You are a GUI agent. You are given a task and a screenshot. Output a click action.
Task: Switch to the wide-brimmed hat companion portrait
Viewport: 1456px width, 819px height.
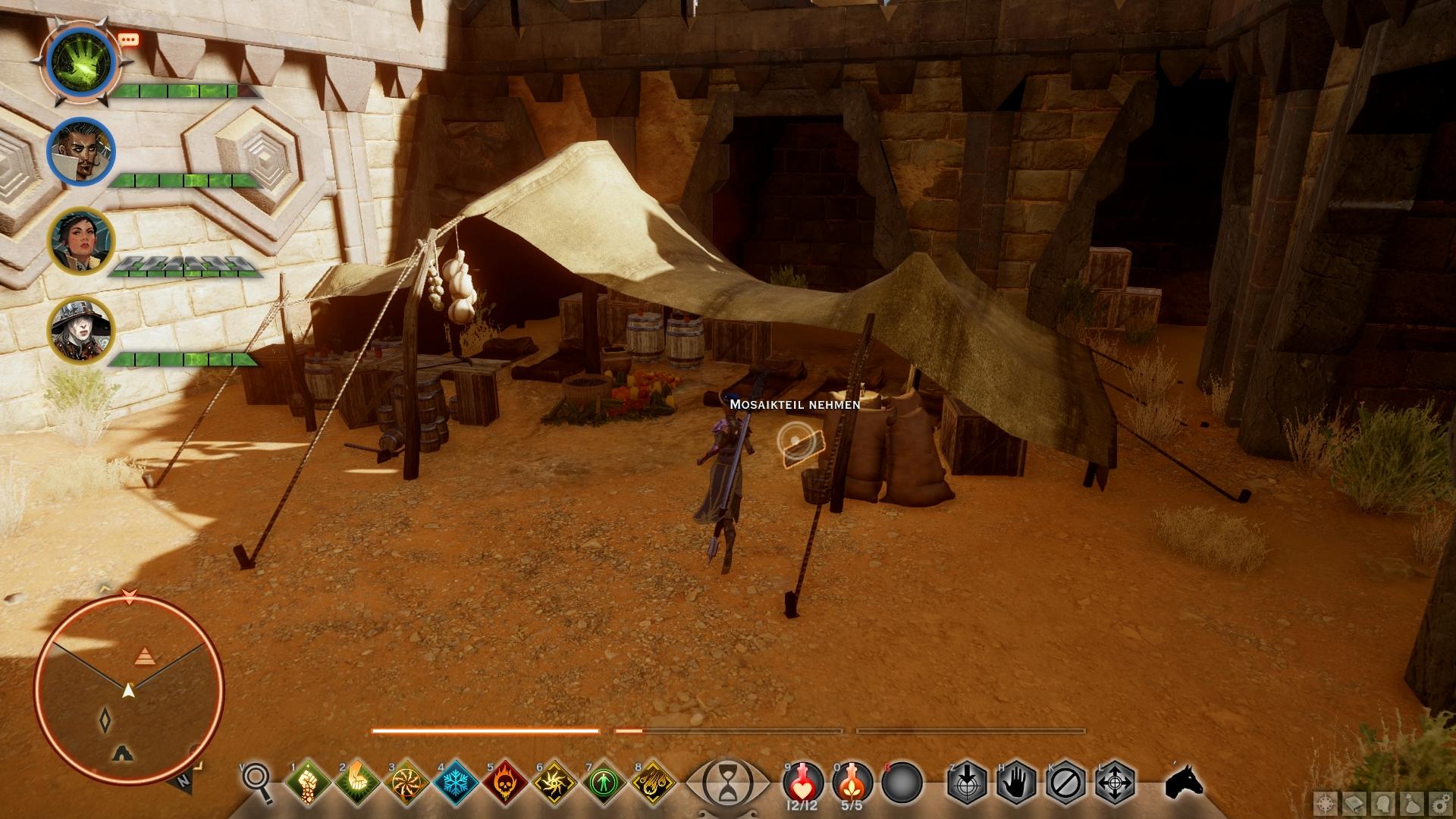80,331
